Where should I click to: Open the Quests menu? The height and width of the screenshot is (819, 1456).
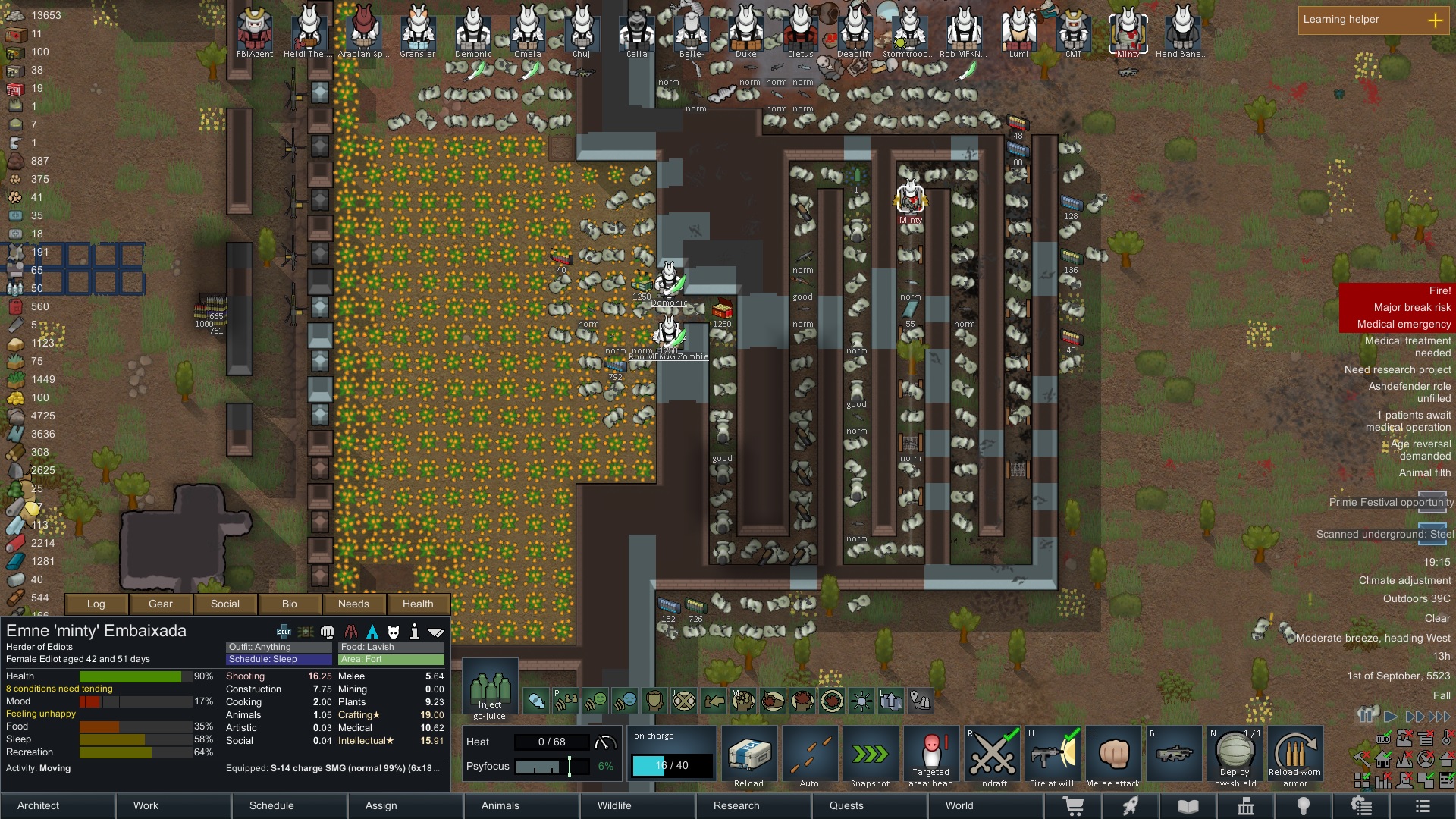pos(846,805)
